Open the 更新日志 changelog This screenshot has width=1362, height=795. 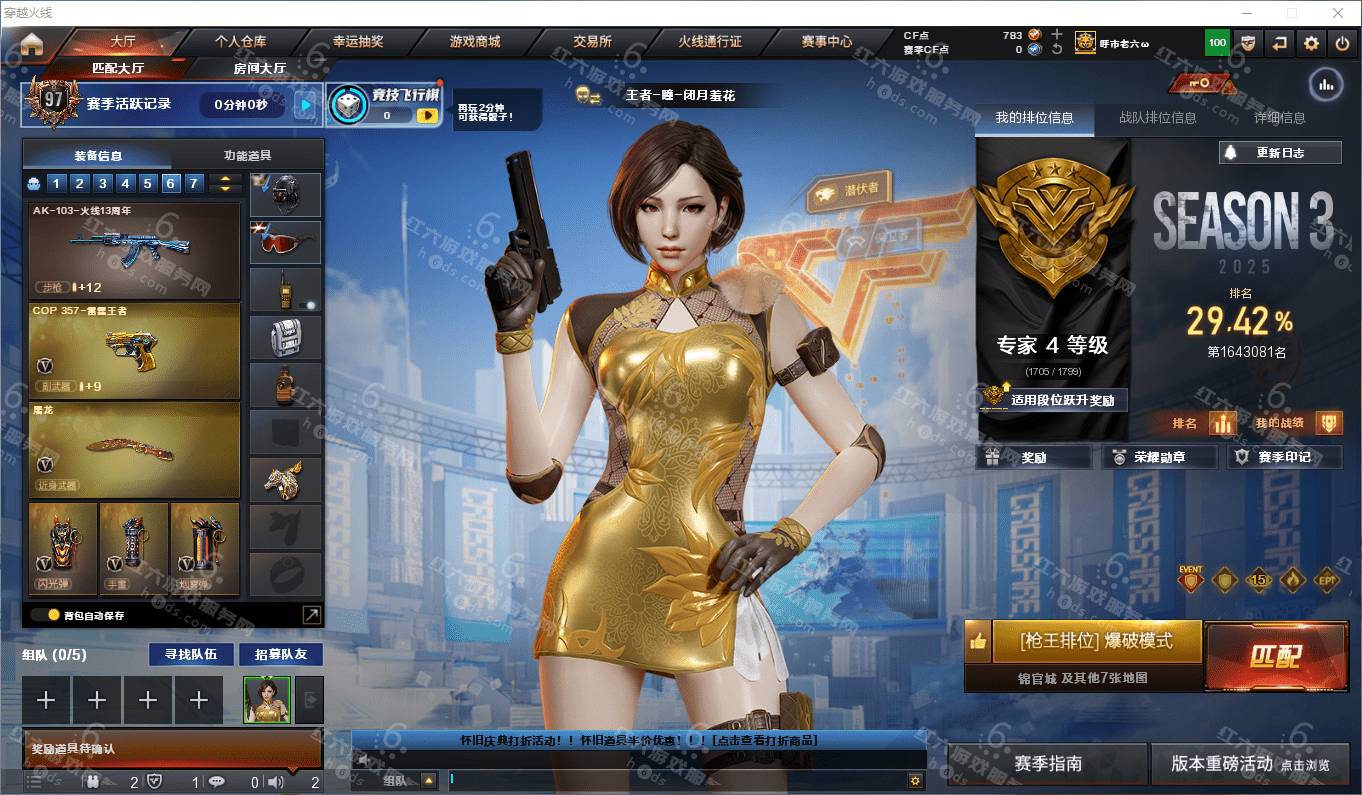tap(1280, 153)
